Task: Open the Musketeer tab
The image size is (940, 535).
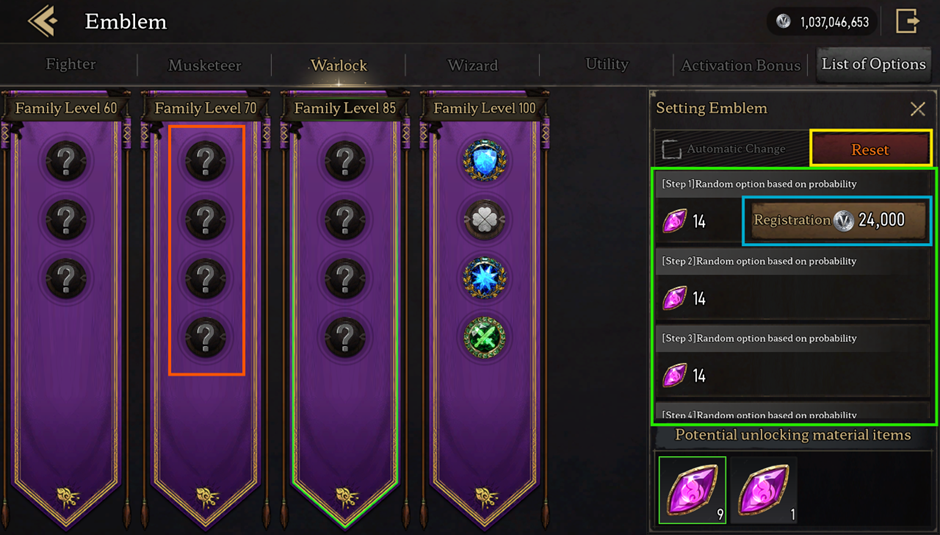Action: coord(205,65)
